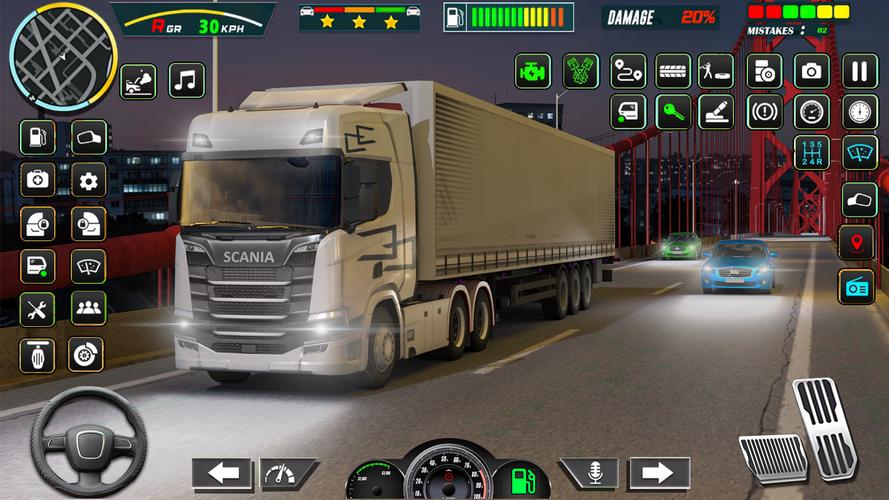
Task: Click the steering wheel control
Action: [88, 441]
